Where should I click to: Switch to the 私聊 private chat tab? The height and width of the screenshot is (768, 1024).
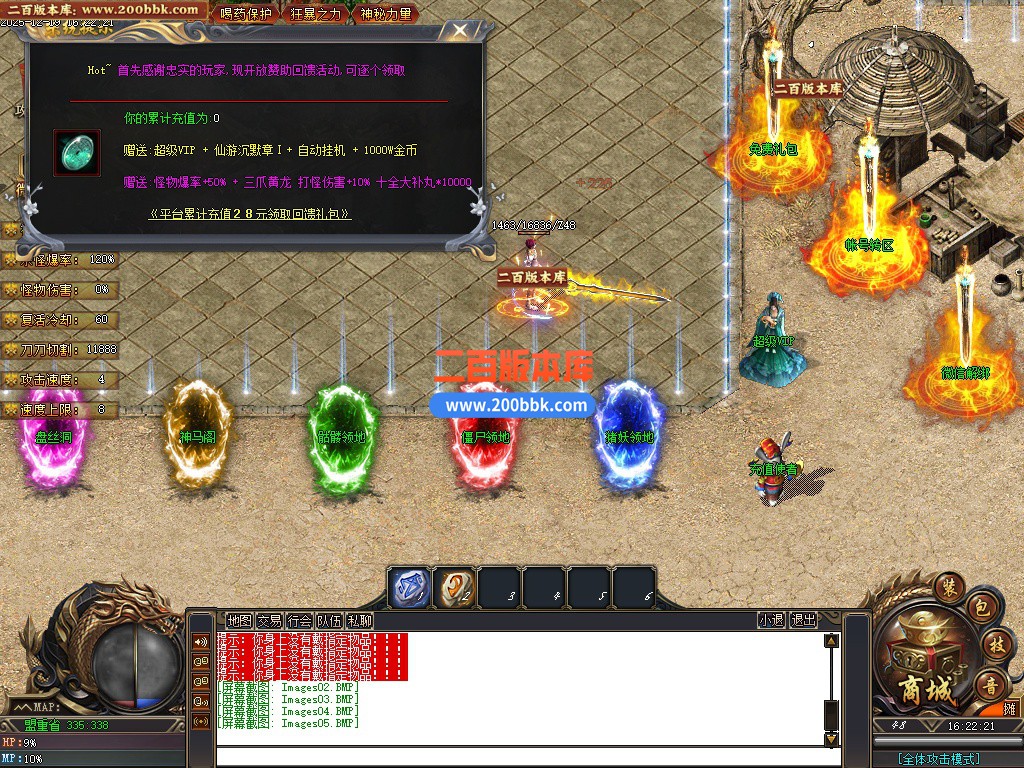(x=359, y=620)
